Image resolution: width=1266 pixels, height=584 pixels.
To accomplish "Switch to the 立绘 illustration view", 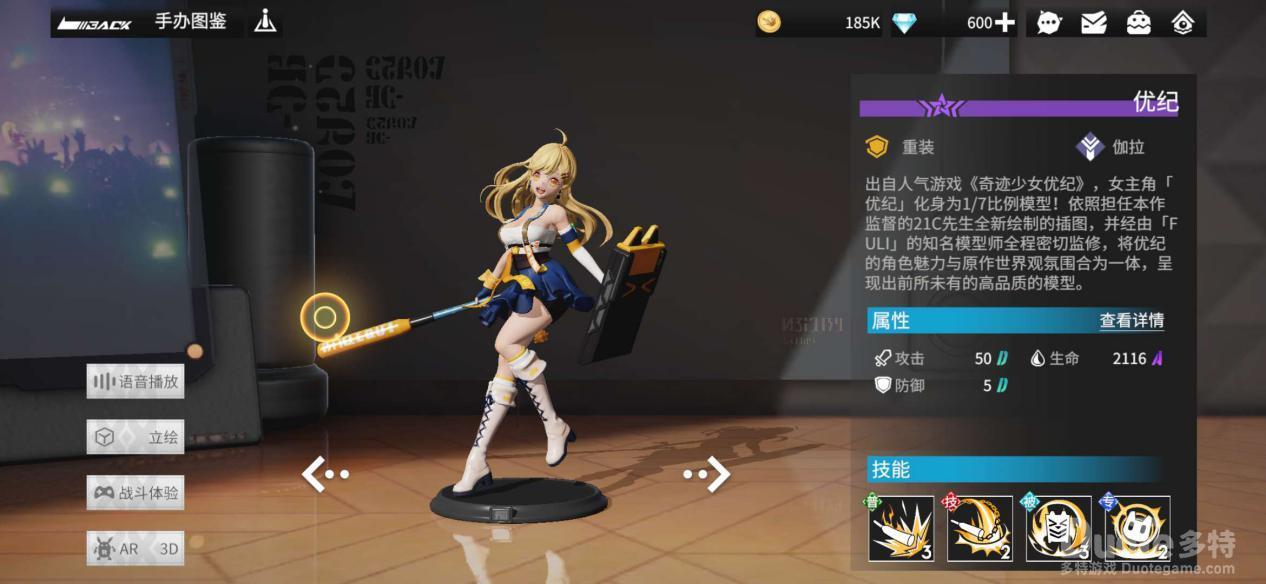I will pyautogui.click(x=136, y=437).
